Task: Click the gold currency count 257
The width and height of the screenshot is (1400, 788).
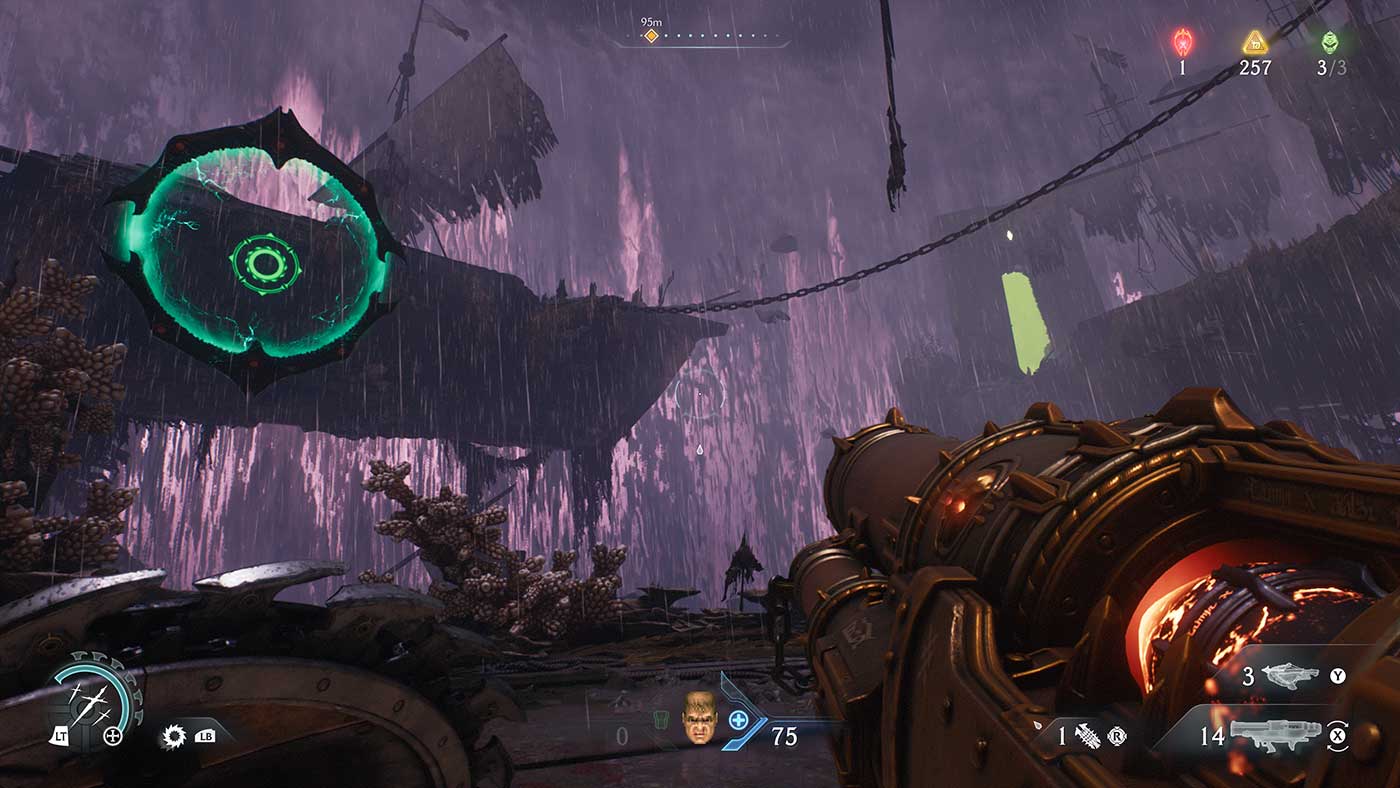Action: [1253, 69]
